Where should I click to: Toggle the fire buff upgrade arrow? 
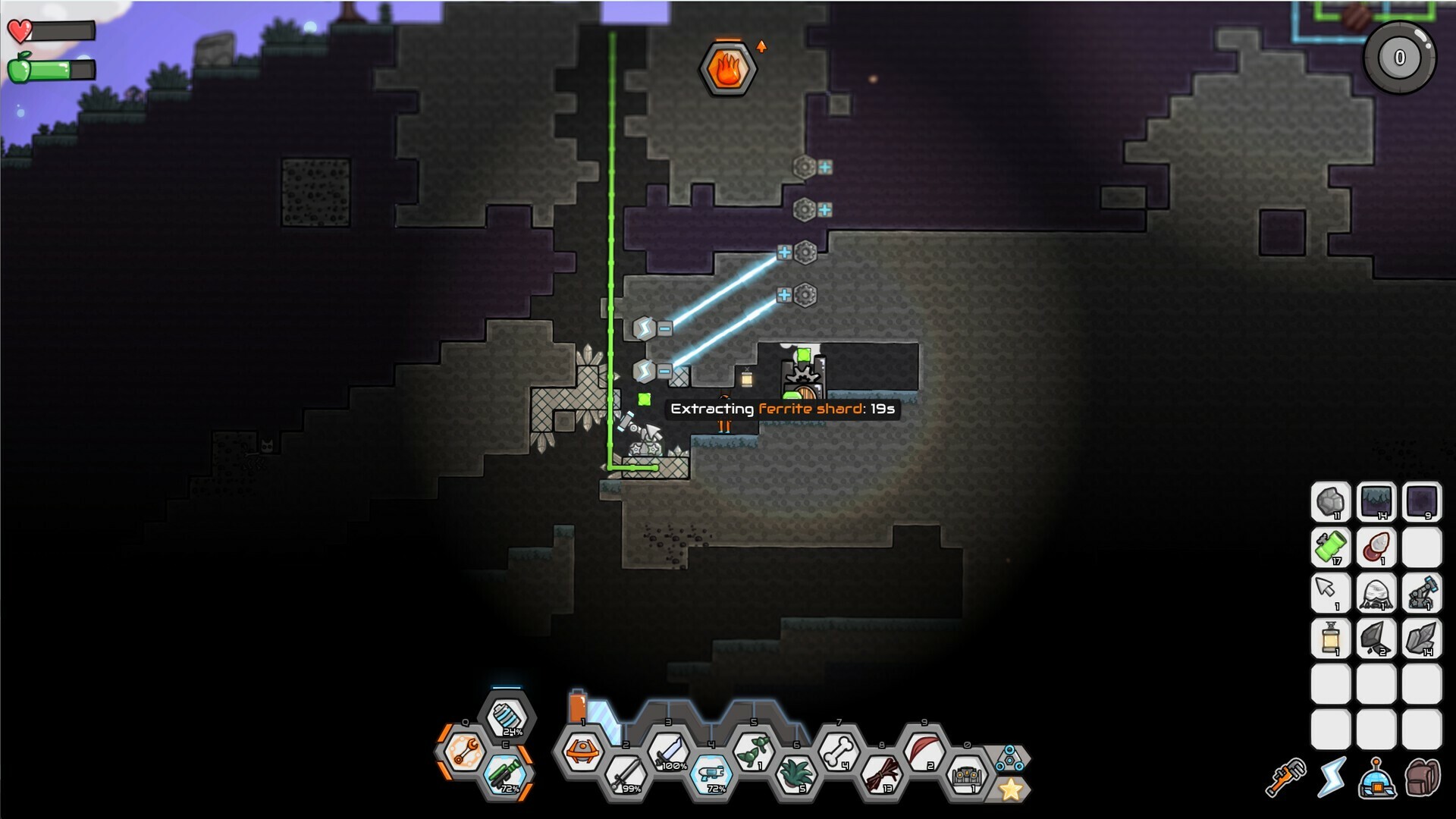tap(761, 45)
